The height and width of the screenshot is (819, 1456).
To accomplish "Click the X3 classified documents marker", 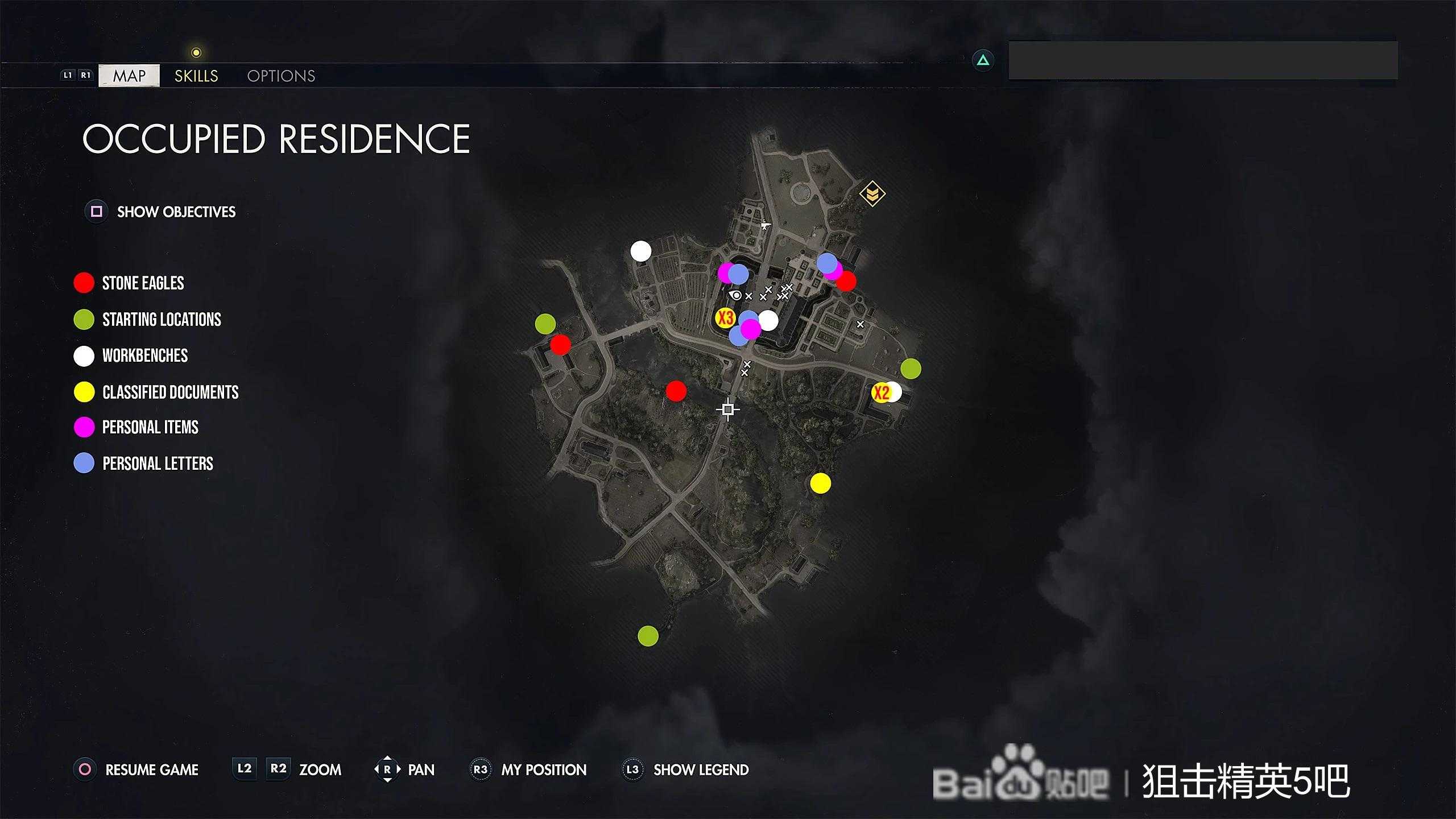I will point(725,317).
